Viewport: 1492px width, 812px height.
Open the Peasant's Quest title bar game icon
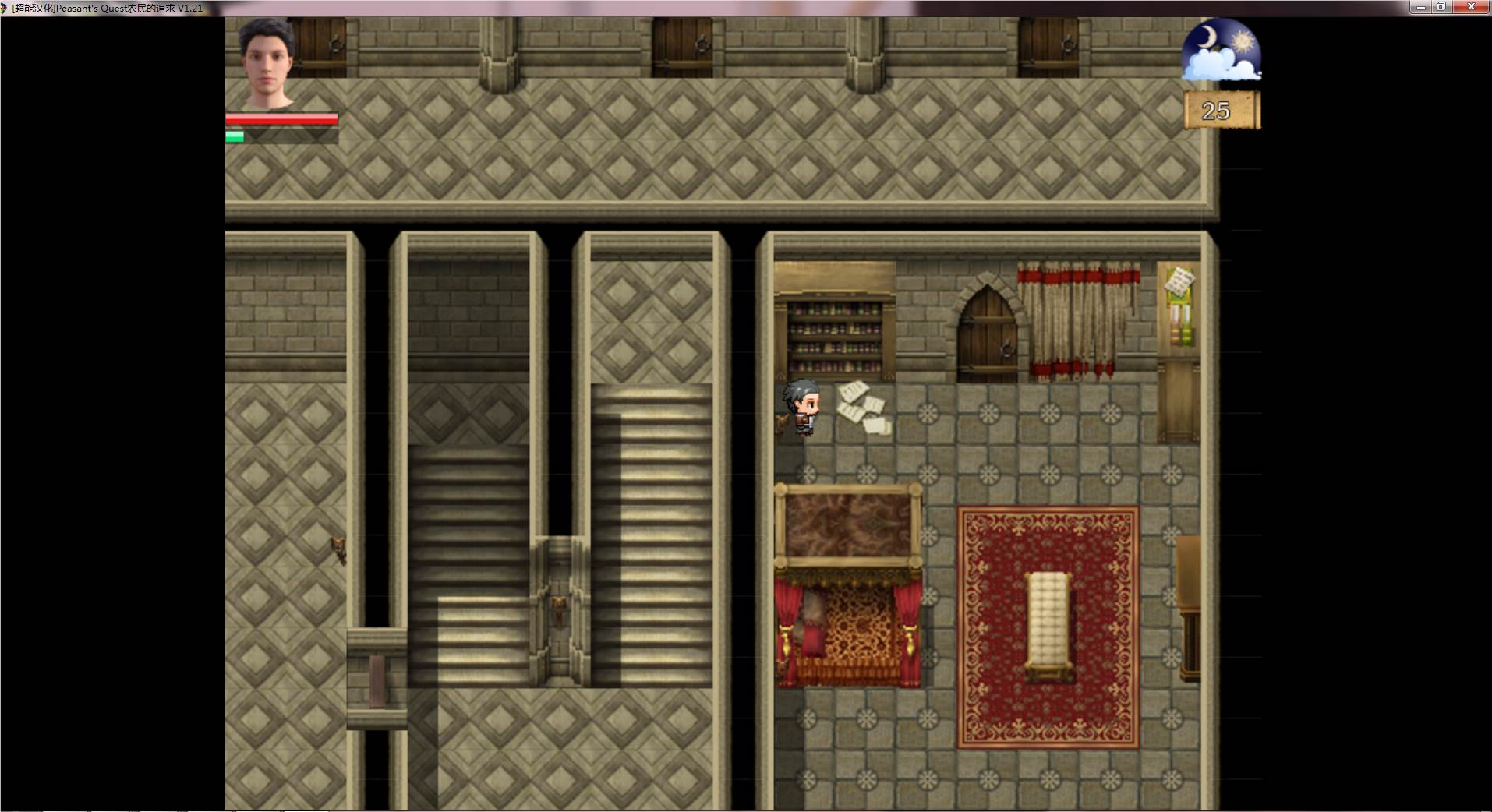(x=6, y=8)
